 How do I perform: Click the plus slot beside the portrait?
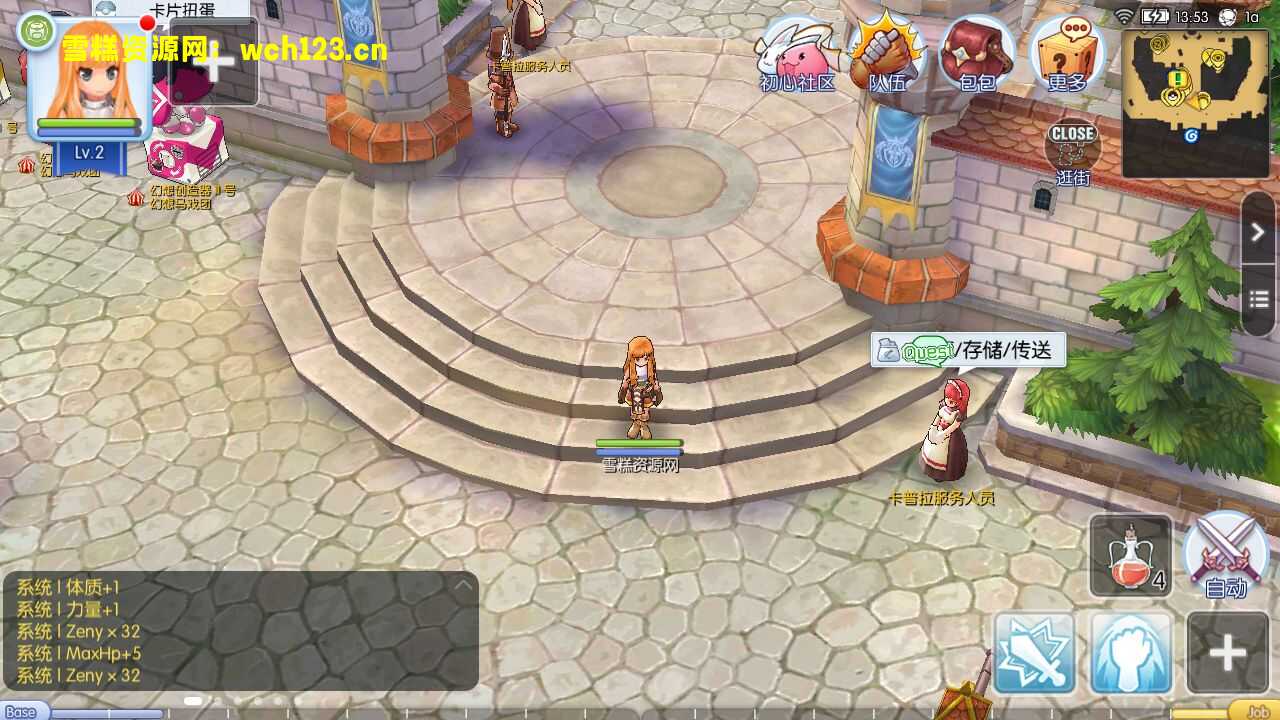pos(214,62)
